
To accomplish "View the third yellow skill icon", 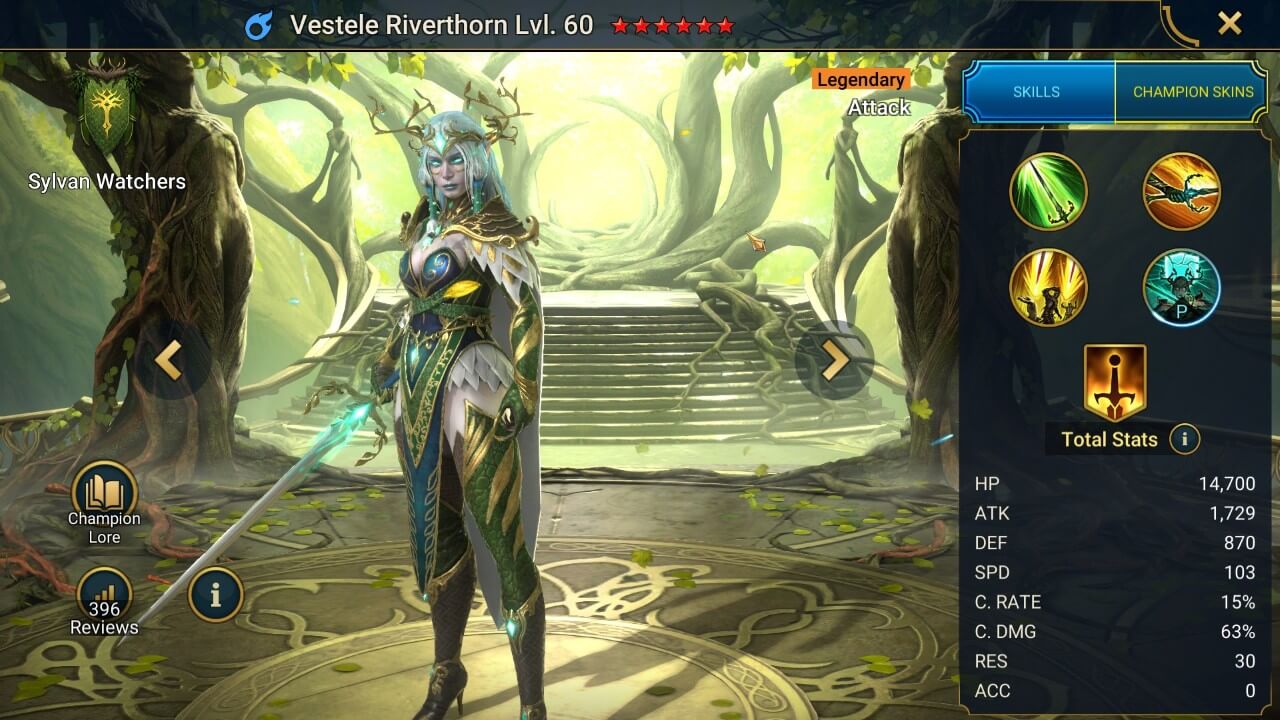I will (1049, 288).
